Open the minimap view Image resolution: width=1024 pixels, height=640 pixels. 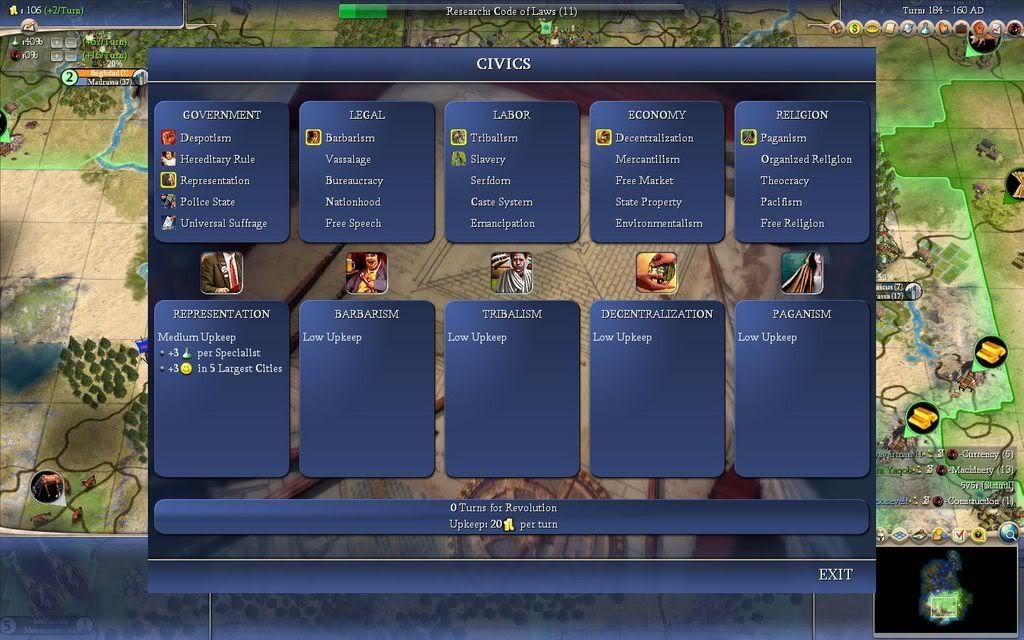945,590
